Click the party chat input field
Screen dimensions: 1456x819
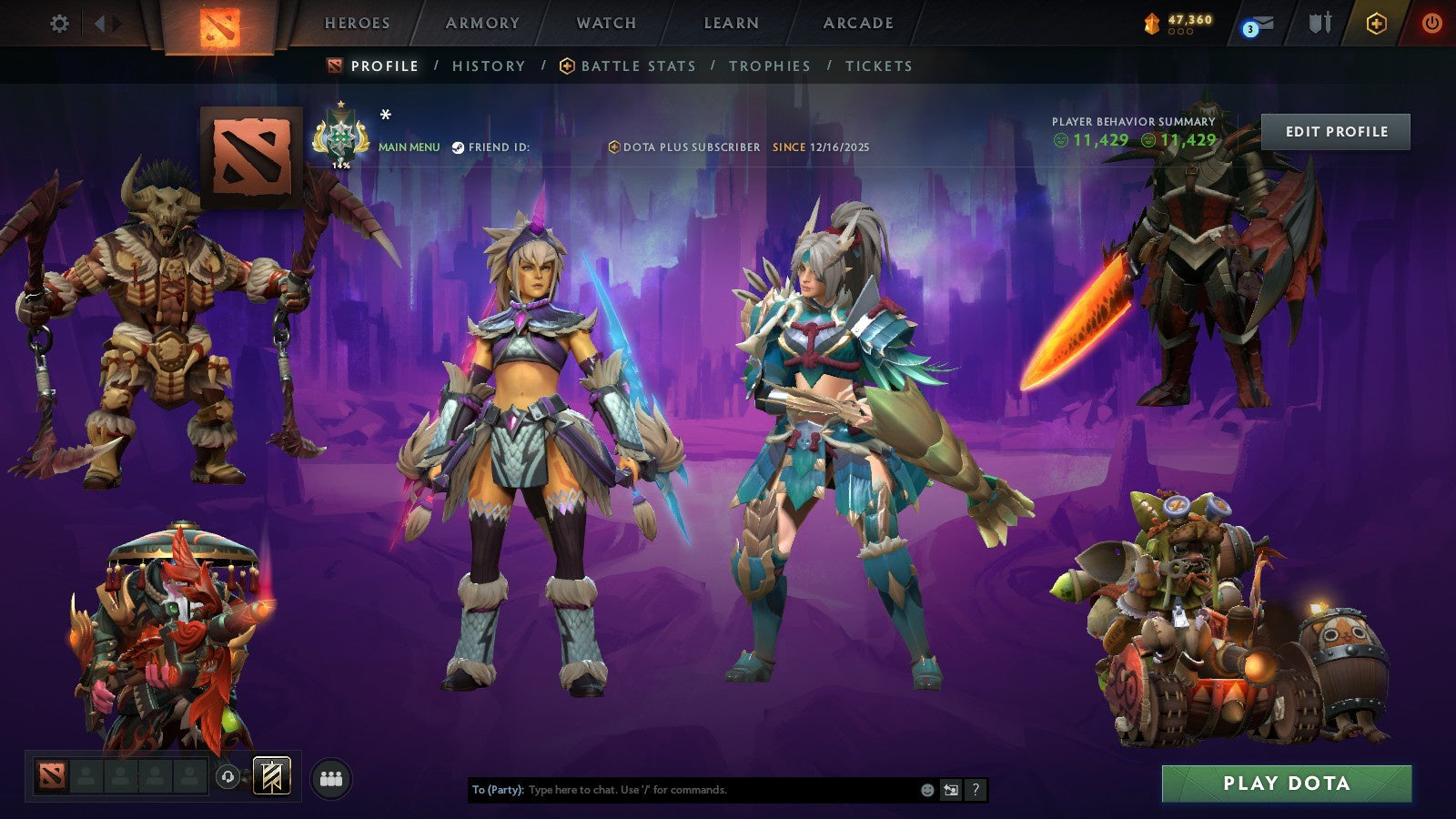tap(682, 791)
